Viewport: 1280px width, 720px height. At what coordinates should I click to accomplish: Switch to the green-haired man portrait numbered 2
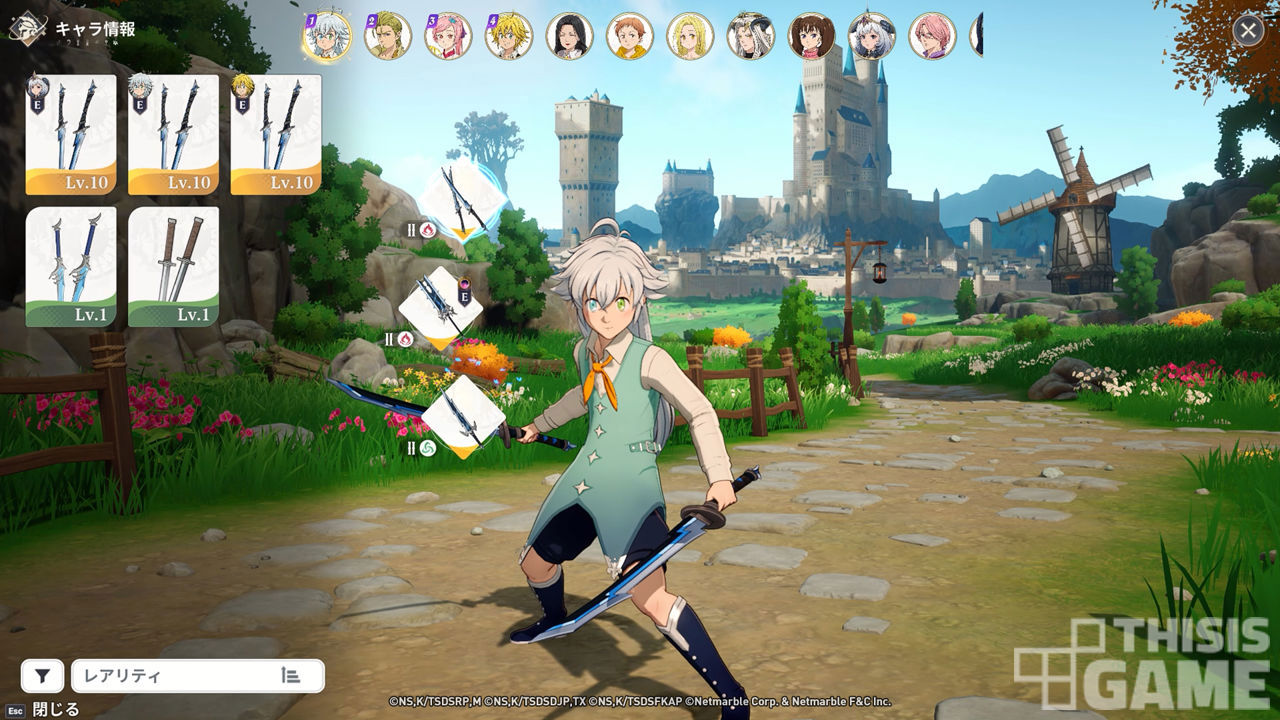388,36
